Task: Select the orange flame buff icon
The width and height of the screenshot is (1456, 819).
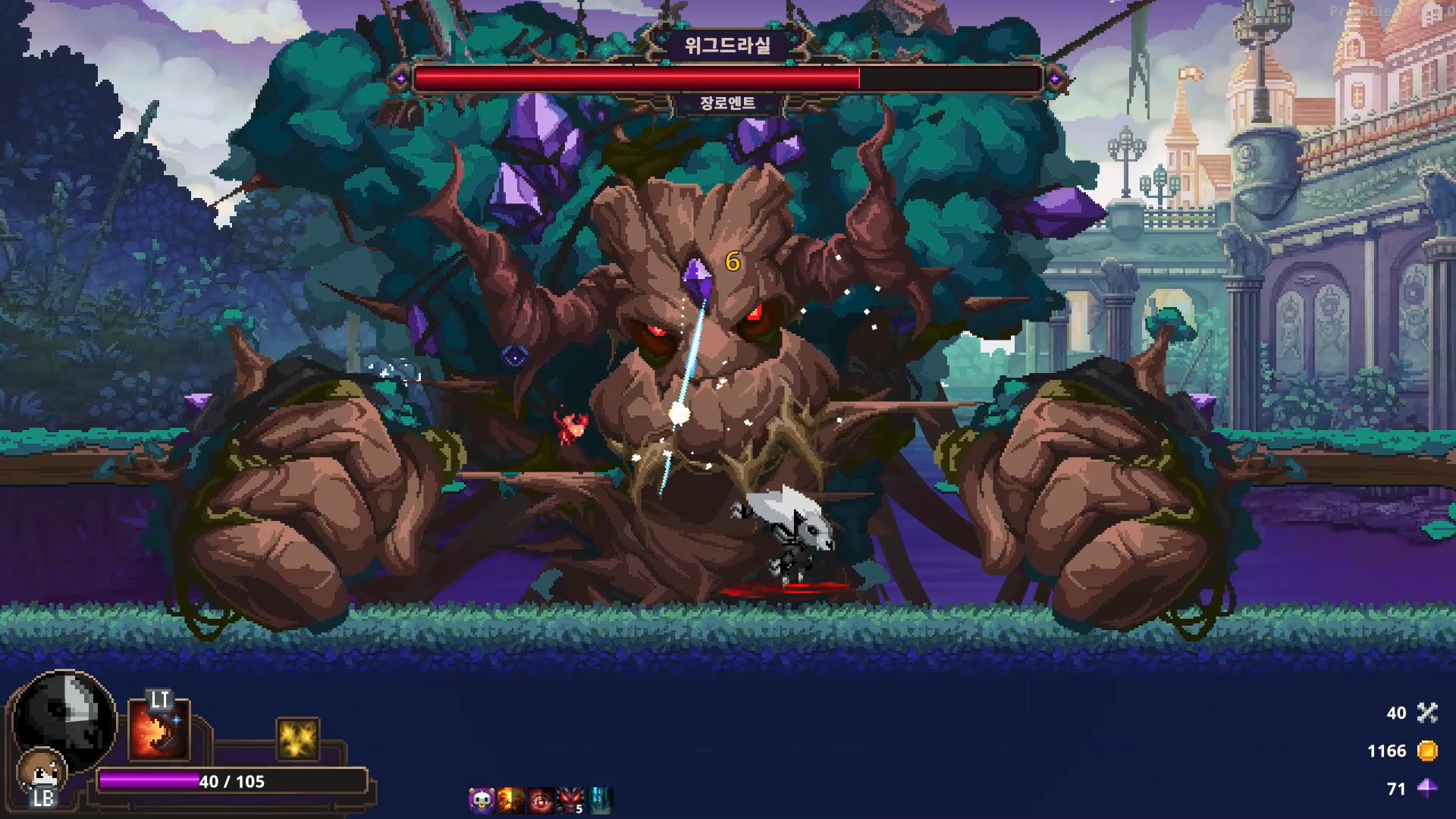Action: coord(511,800)
